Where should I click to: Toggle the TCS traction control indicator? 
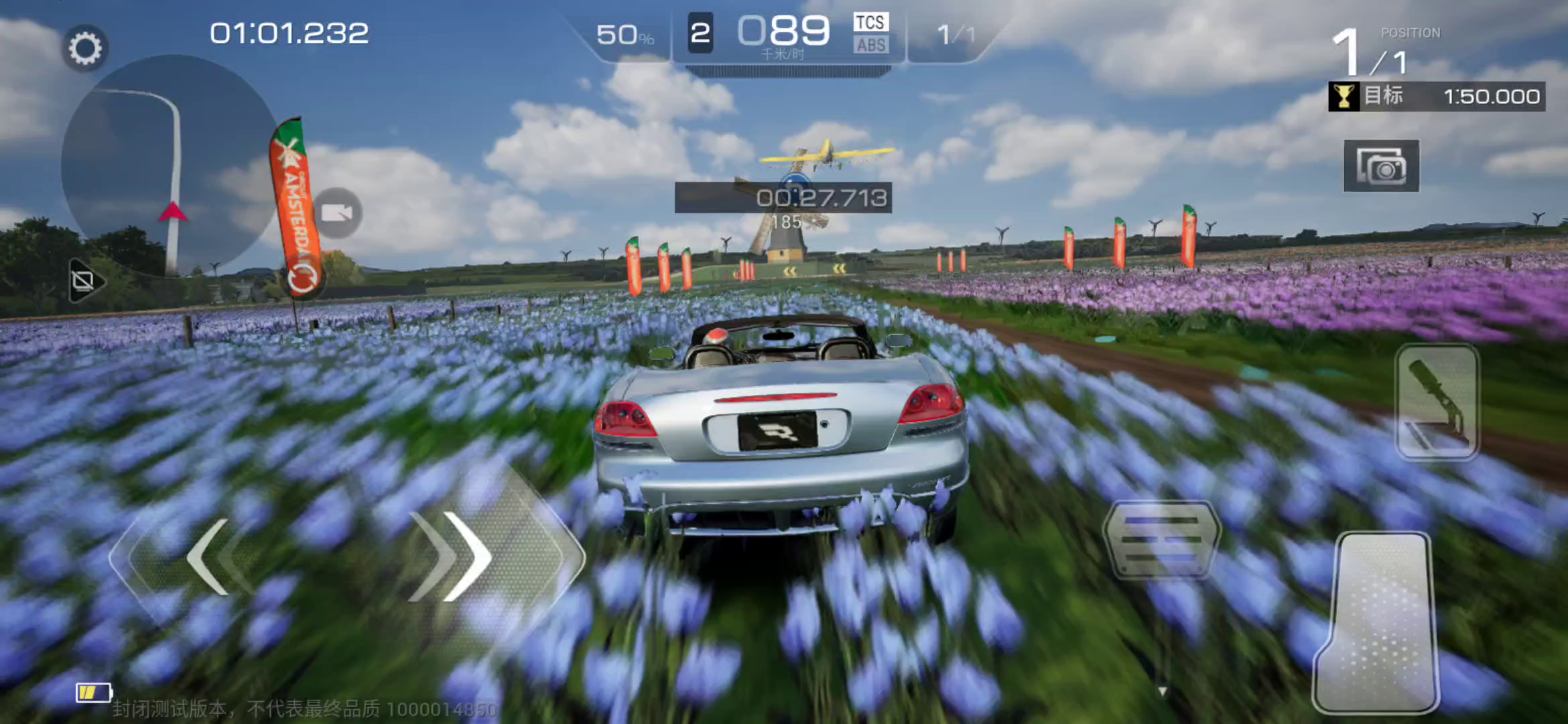870,22
